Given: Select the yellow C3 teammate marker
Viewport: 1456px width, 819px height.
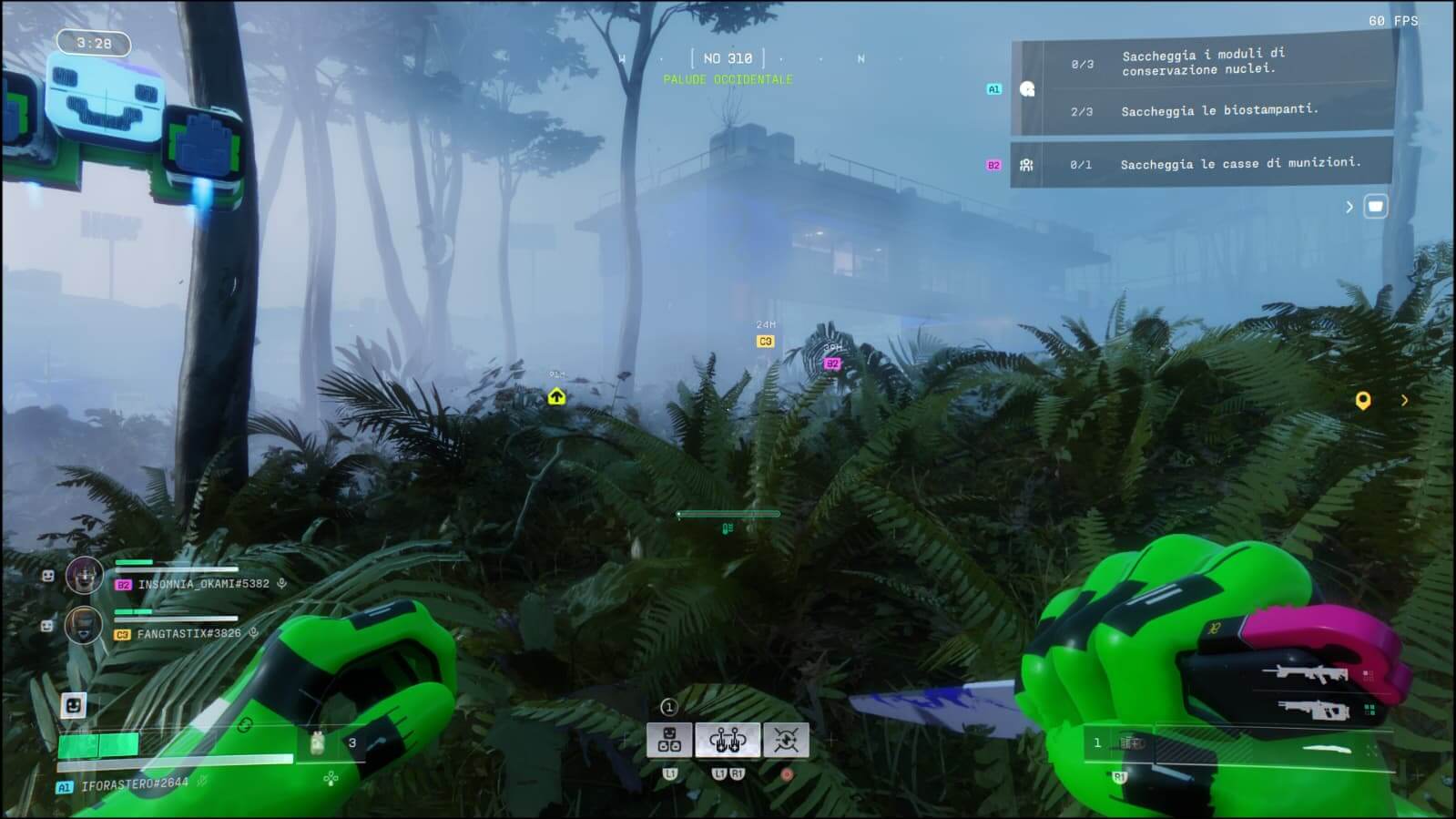Looking at the screenshot, I should click(x=765, y=342).
